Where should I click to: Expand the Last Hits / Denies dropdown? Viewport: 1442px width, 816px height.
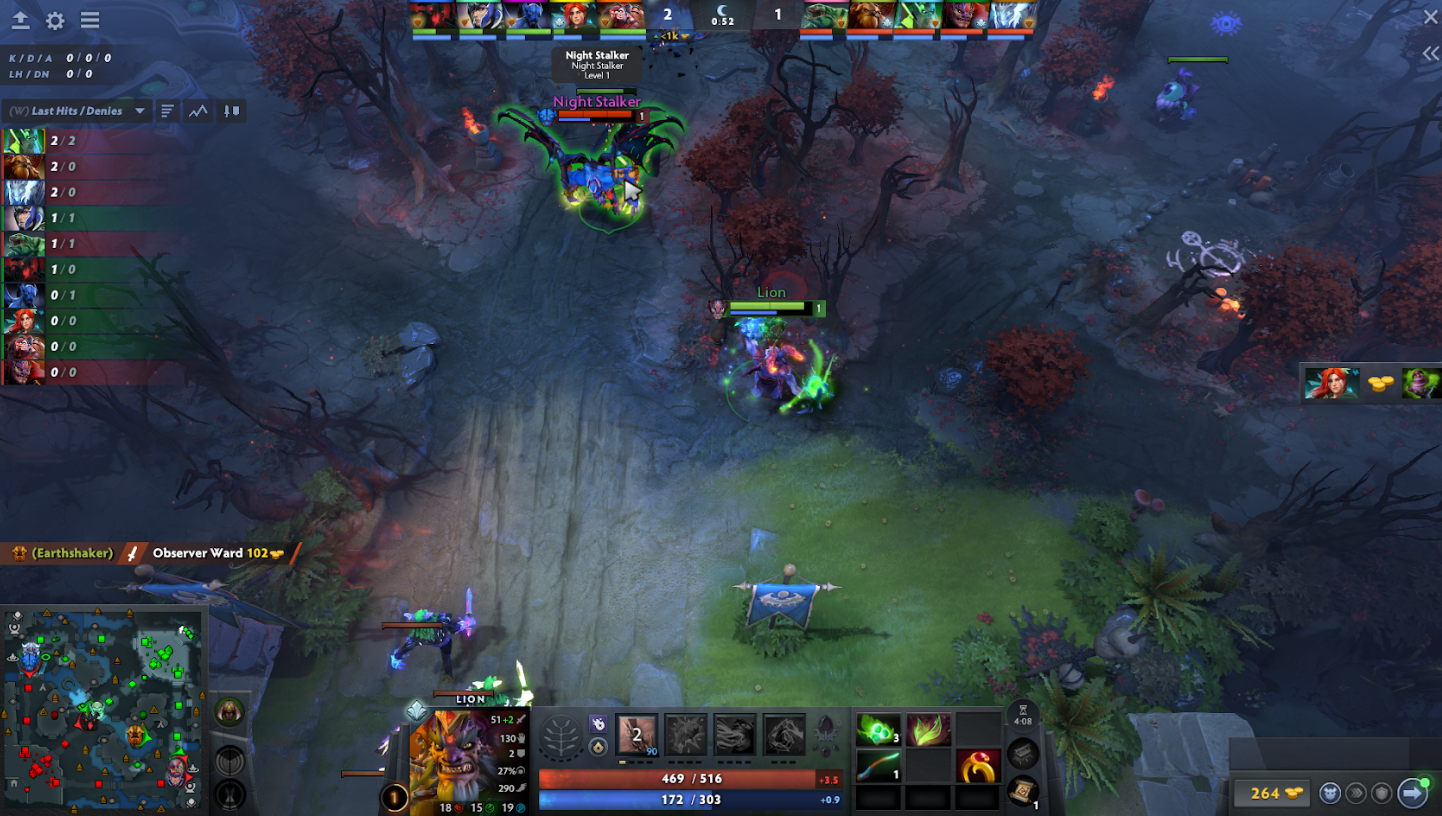coord(140,111)
